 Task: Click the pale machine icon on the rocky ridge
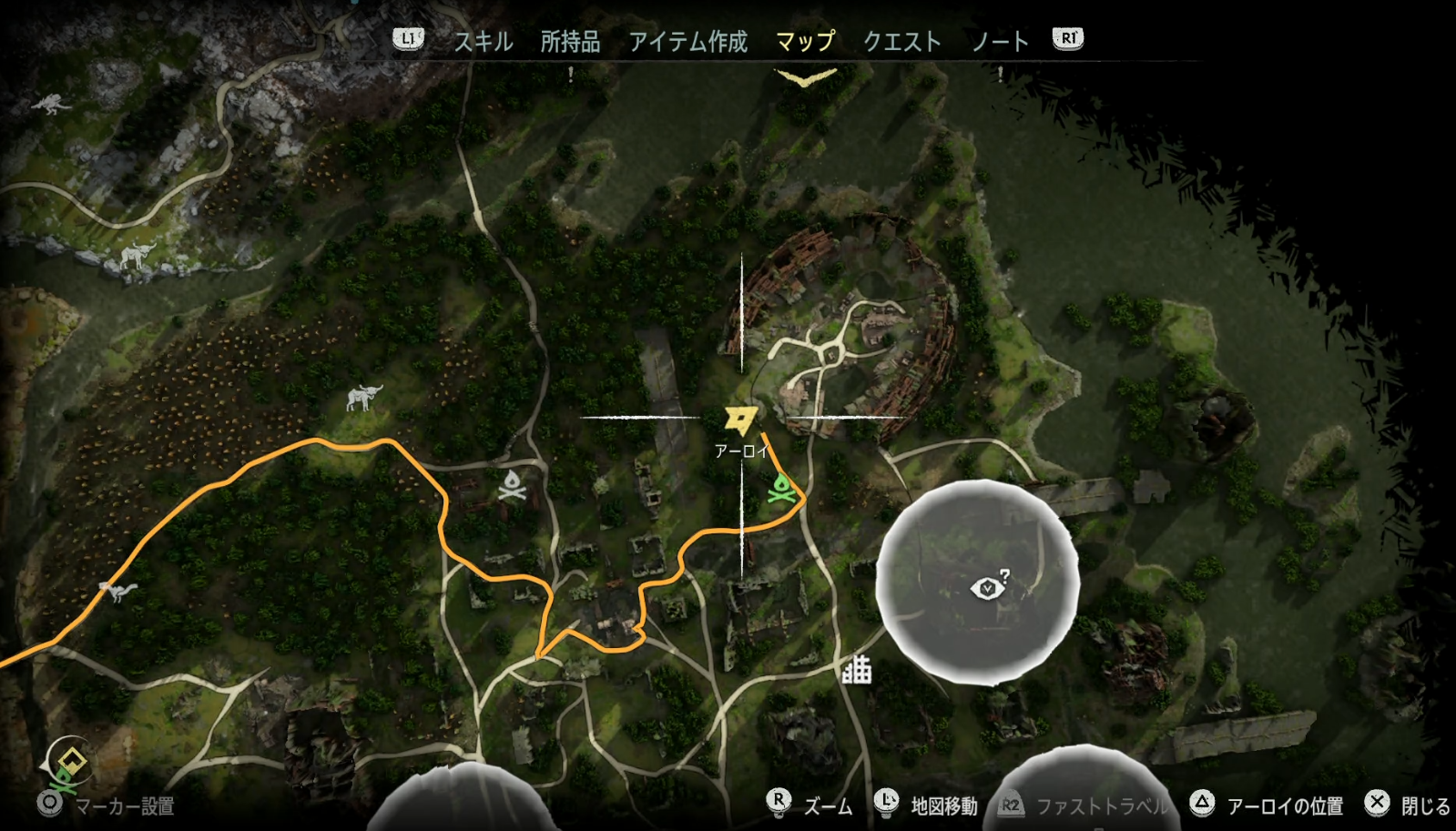coord(137,256)
